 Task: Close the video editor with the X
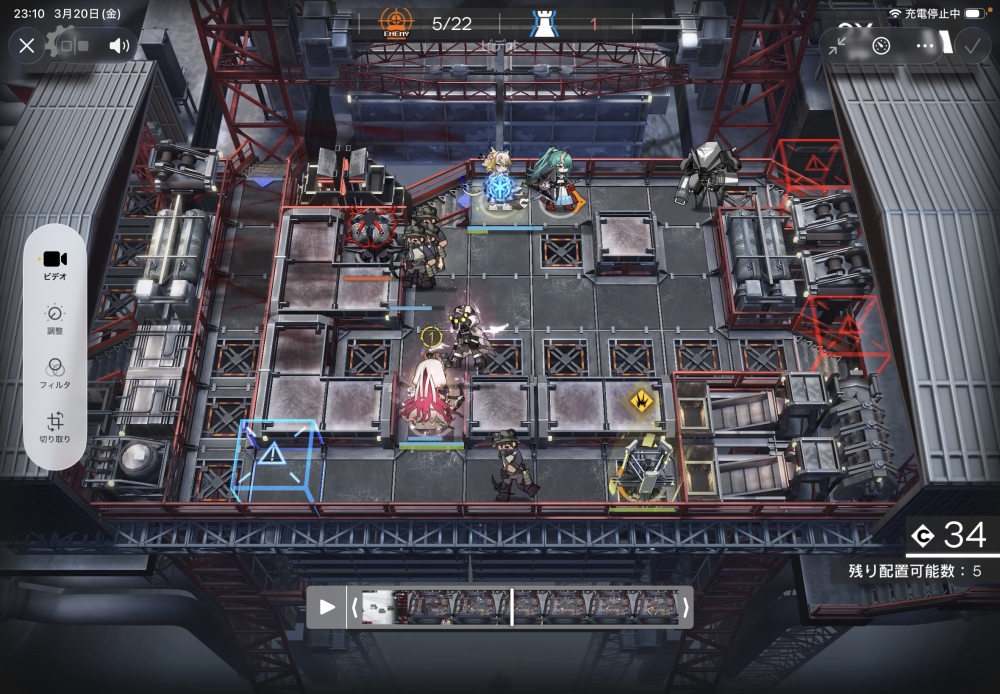[x=27, y=45]
